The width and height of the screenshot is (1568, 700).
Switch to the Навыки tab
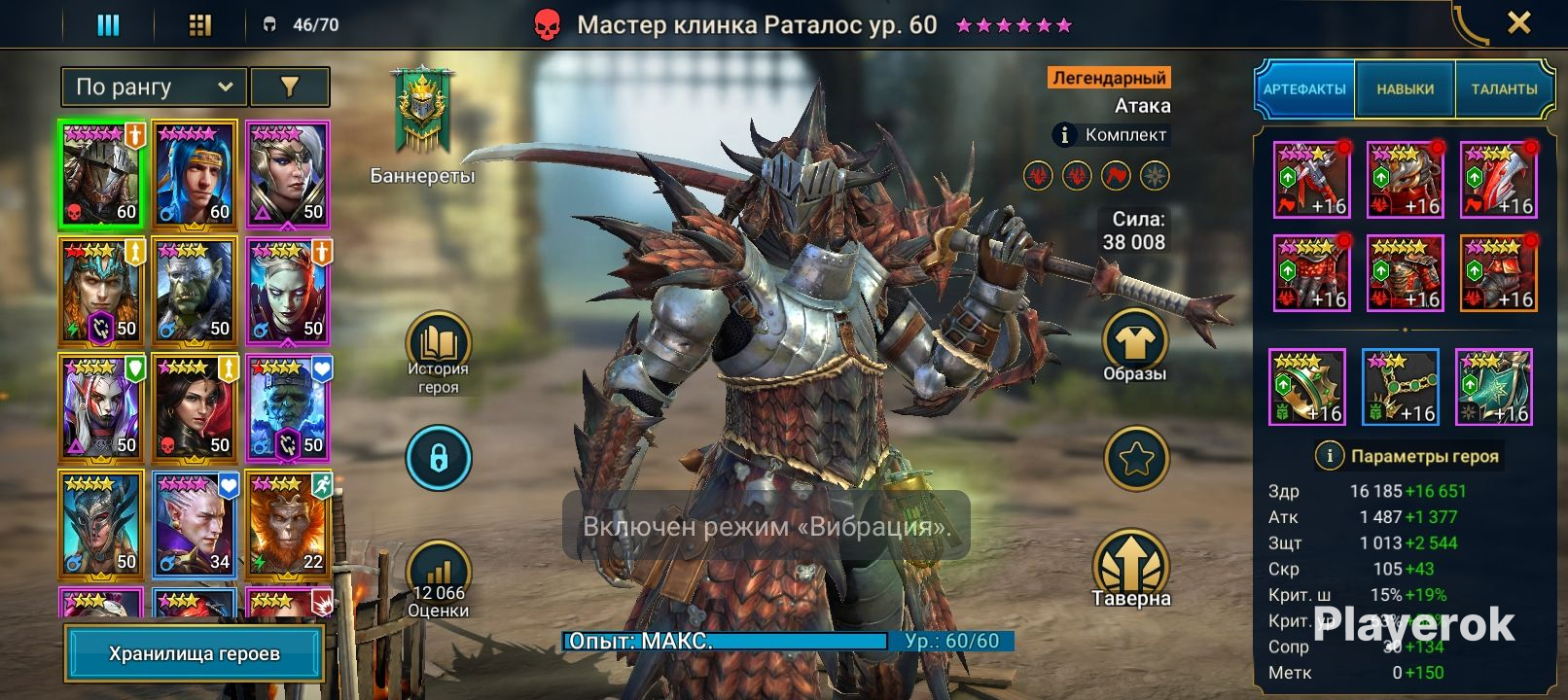coord(1405,89)
